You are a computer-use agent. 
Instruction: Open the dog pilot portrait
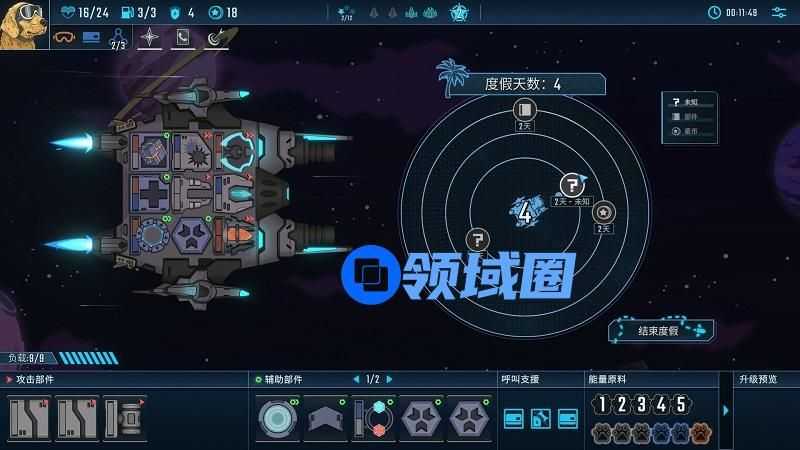24,23
